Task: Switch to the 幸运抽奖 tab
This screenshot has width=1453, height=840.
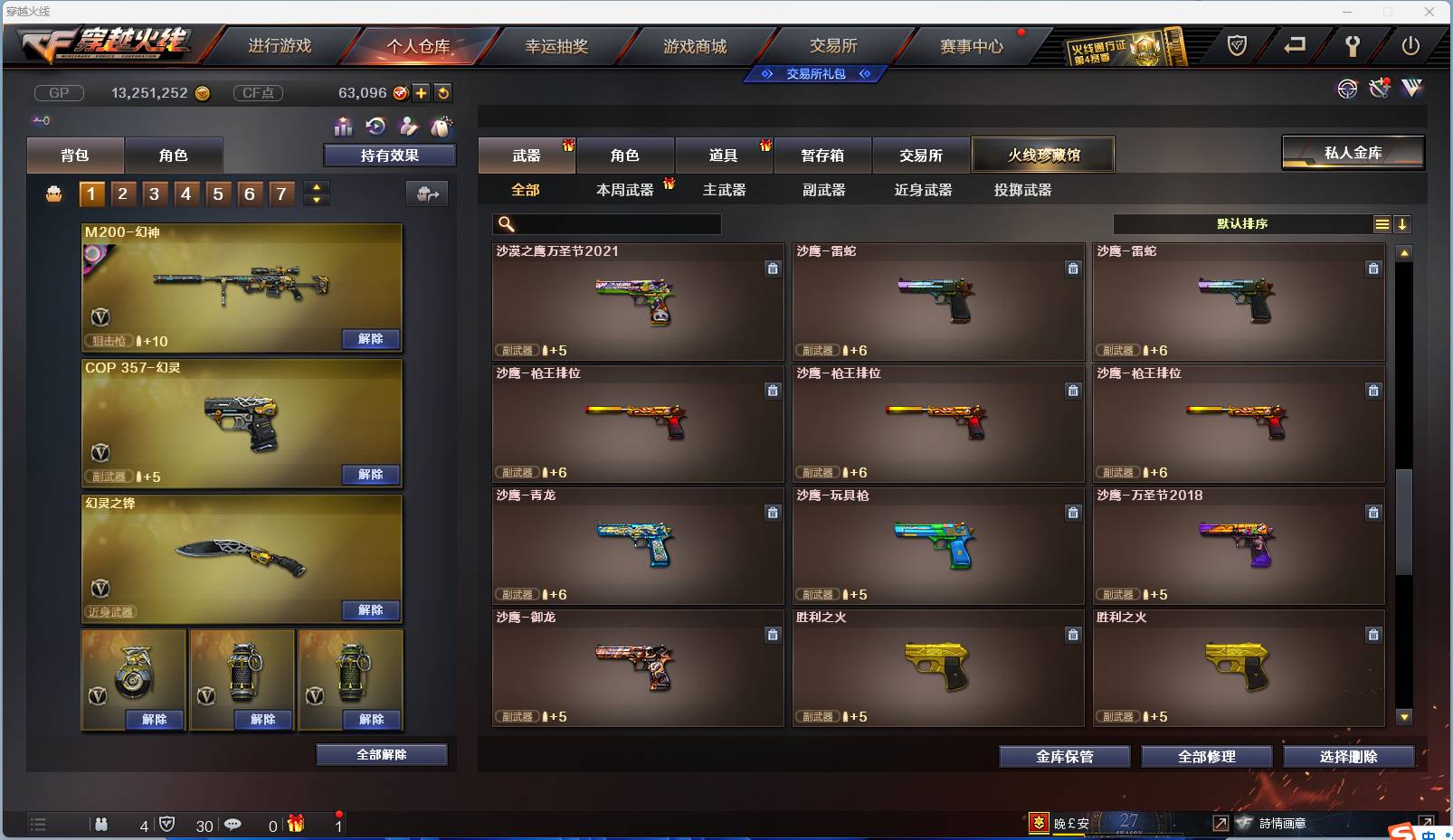Action: [558, 45]
